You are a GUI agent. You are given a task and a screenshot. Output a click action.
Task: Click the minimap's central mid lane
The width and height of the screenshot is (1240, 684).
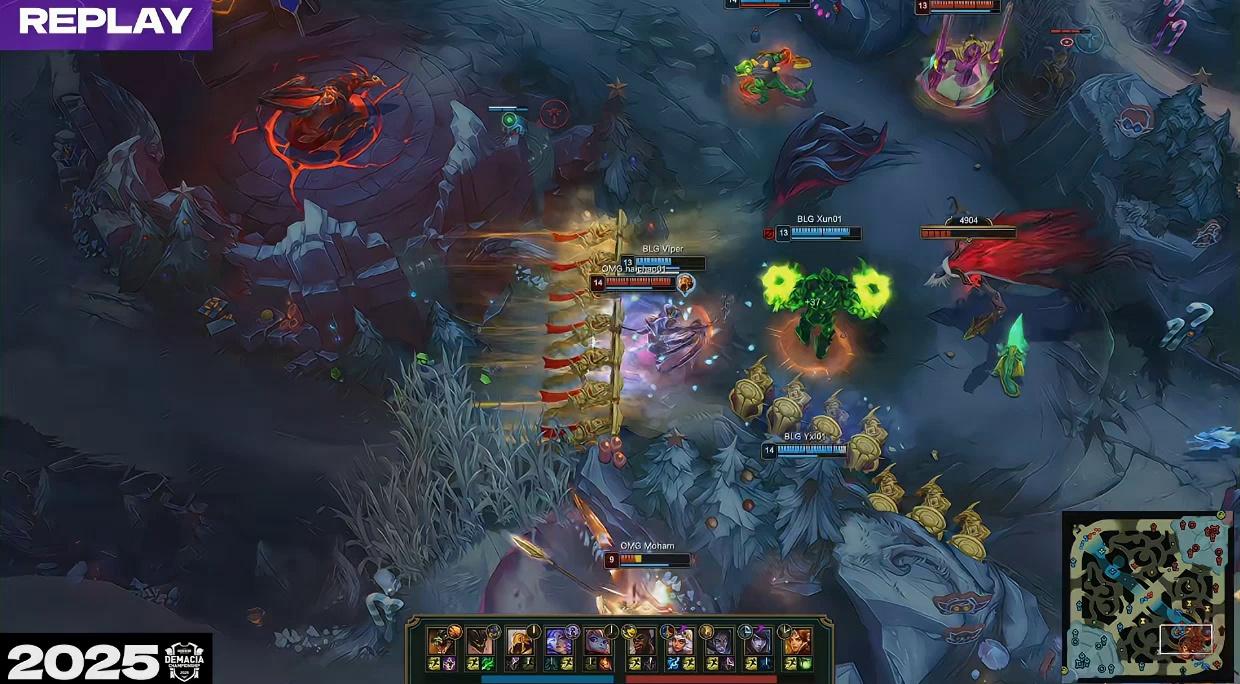pyautogui.click(x=1146, y=596)
